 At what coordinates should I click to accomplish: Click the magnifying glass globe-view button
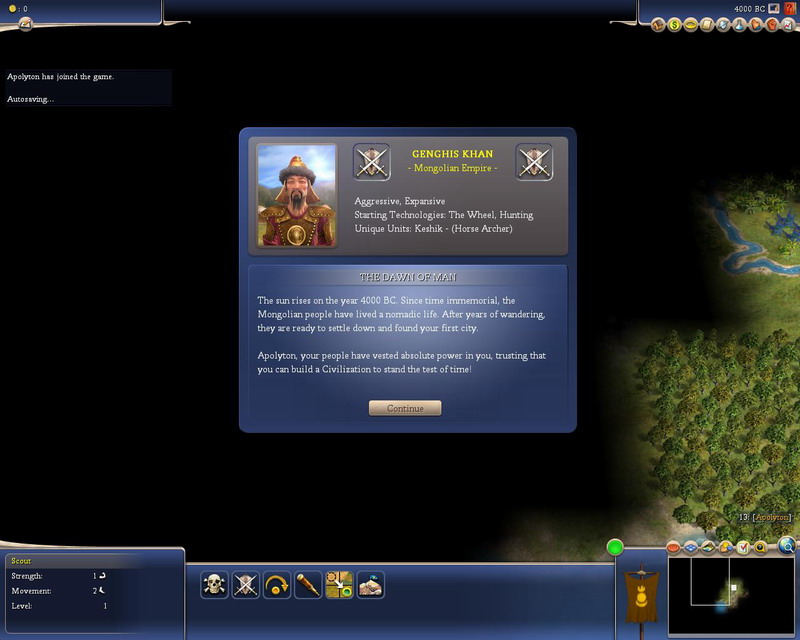click(x=788, y=546)
